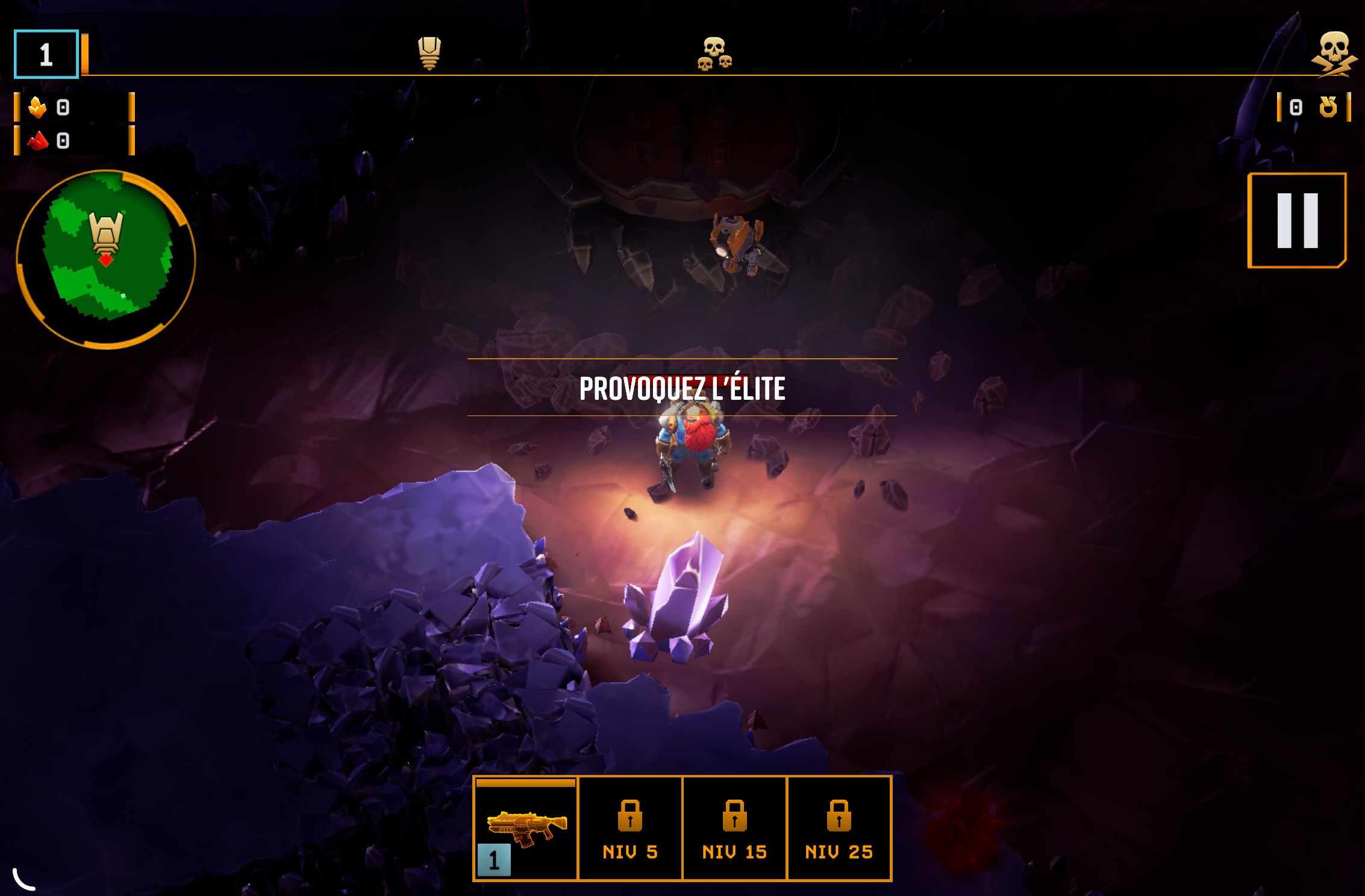
Task: Click the locked NIV 15 weapon slot
Action: [x=734, y=829]
